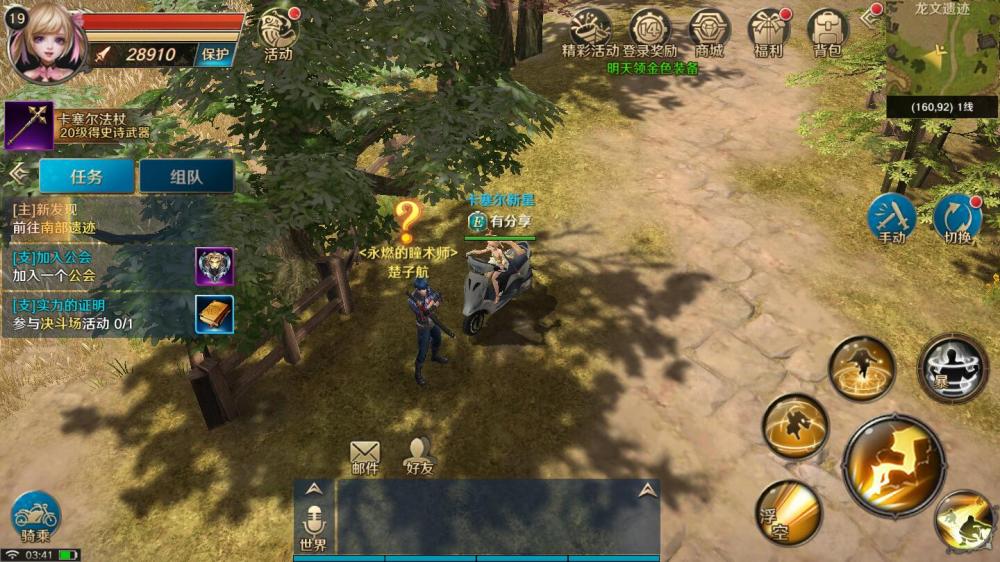Claim the 登录奖励 login reward
Image resolution: width=1000 pixels, height=562 pixels.
(x=650, y=32)
